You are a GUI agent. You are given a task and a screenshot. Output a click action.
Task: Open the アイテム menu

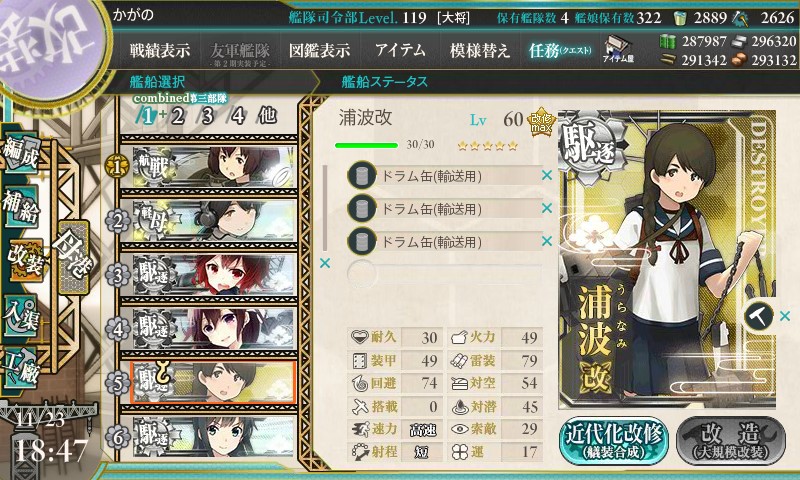pyautogui.click(x=400, y=50)
